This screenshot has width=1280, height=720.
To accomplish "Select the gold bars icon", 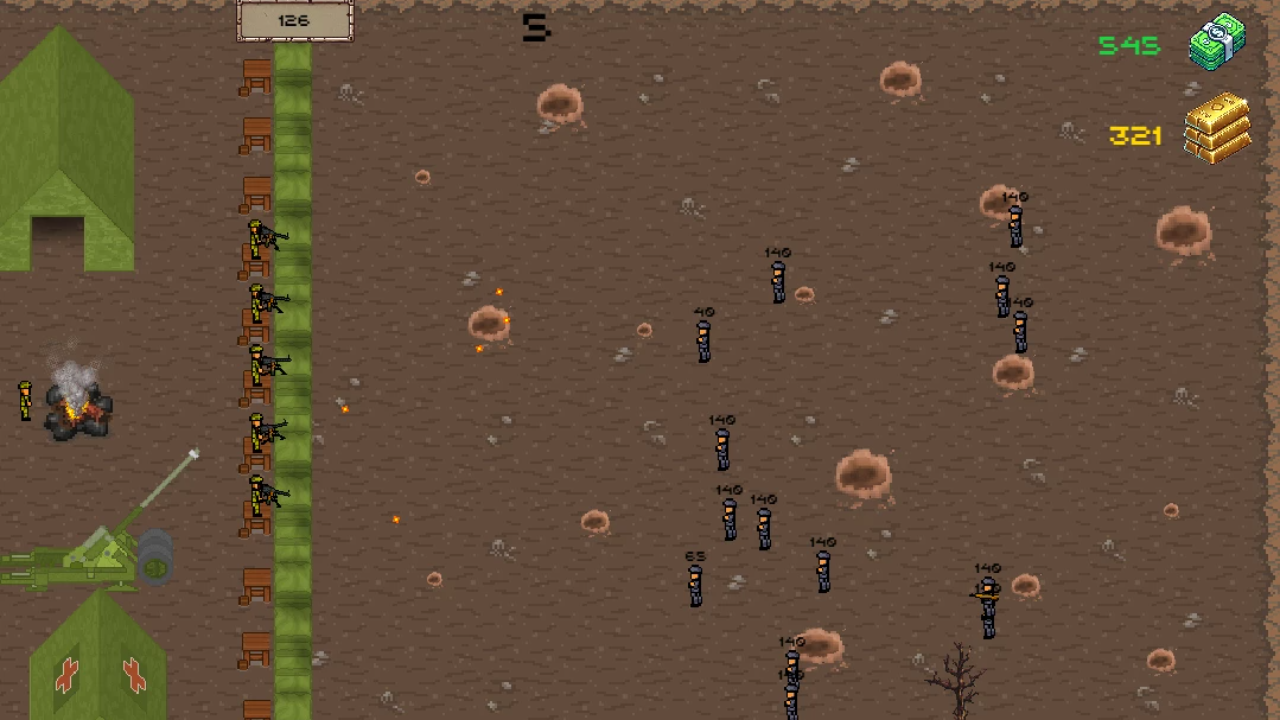I will point(1216,128).
